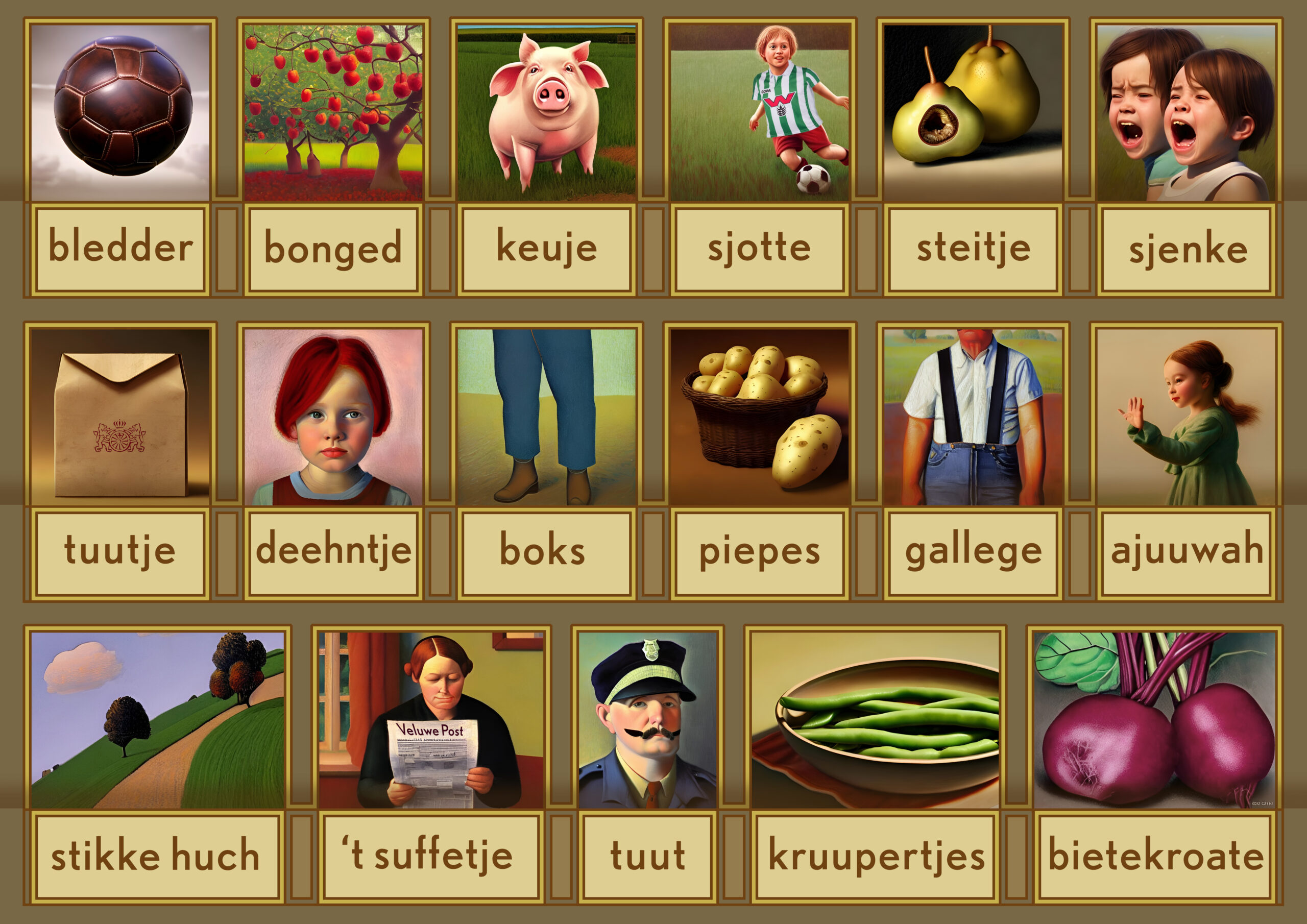Choose the 'bledder' word label
Image resolution: width=1307 pixels, height=924 pixels.
click(x=120, y=249)
